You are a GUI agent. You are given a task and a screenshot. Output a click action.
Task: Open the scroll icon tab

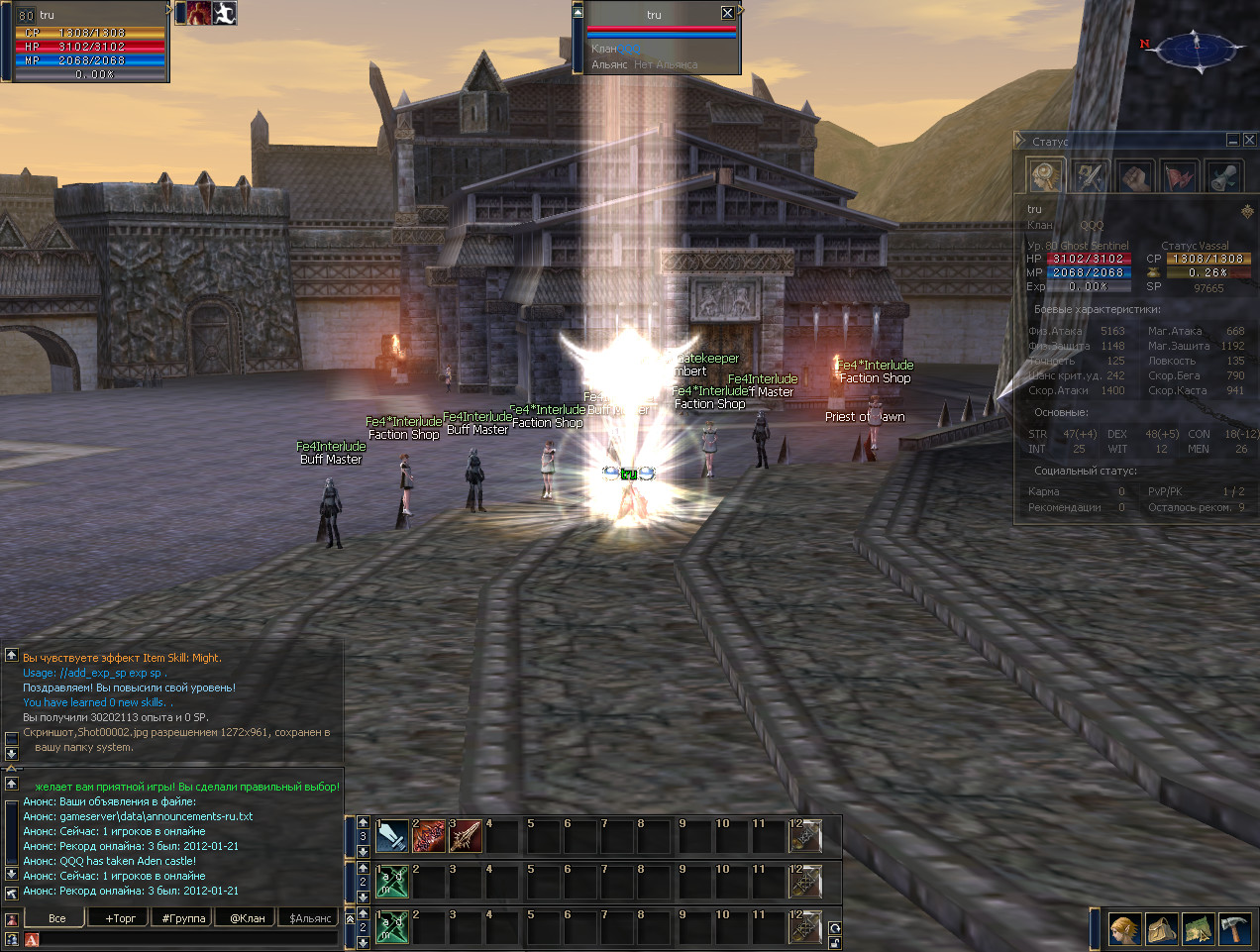[1223, 177]
